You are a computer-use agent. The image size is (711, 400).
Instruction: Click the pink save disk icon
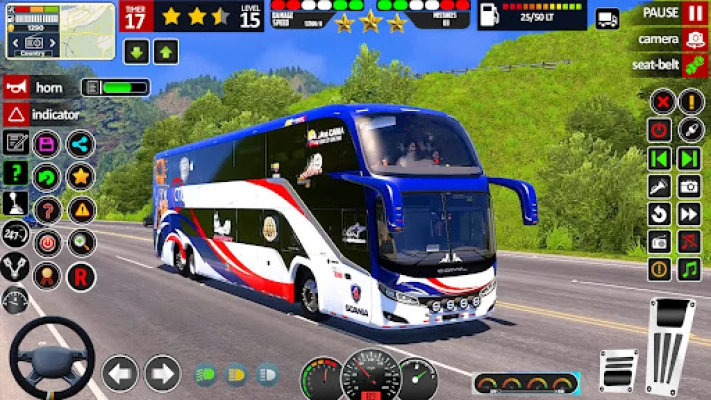click(47, 144)
